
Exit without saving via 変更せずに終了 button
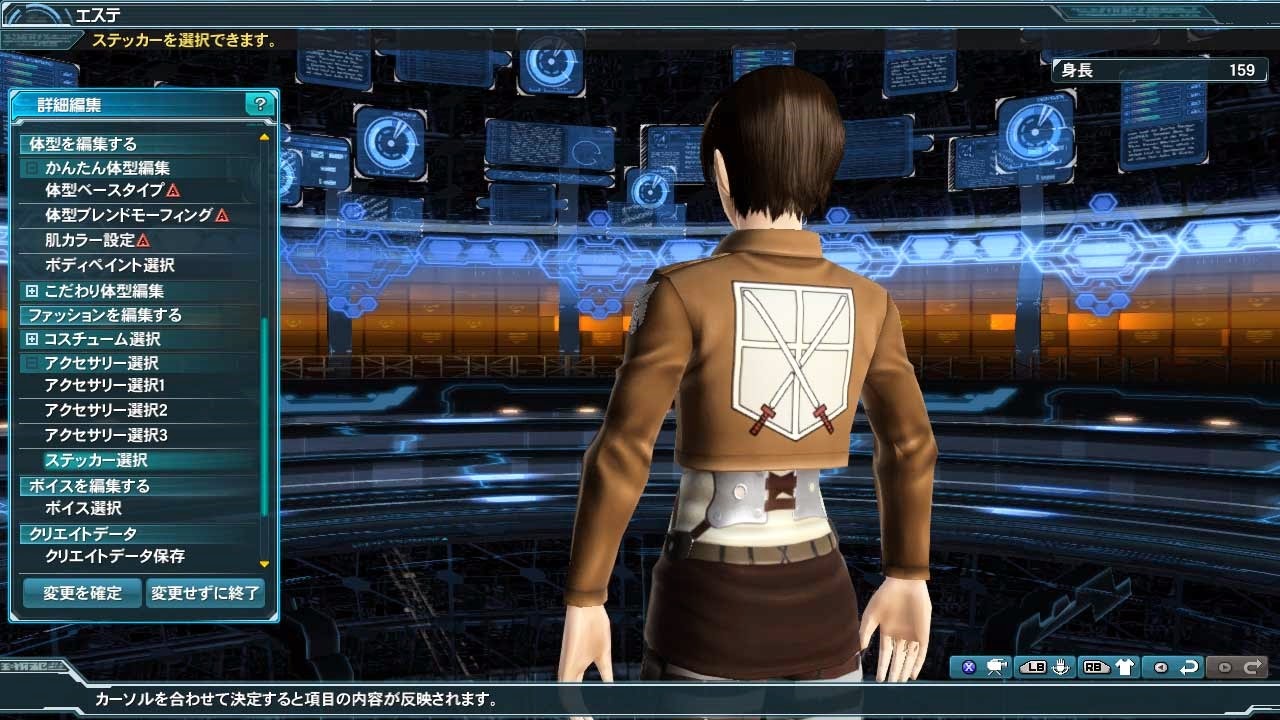pos(205,593)
